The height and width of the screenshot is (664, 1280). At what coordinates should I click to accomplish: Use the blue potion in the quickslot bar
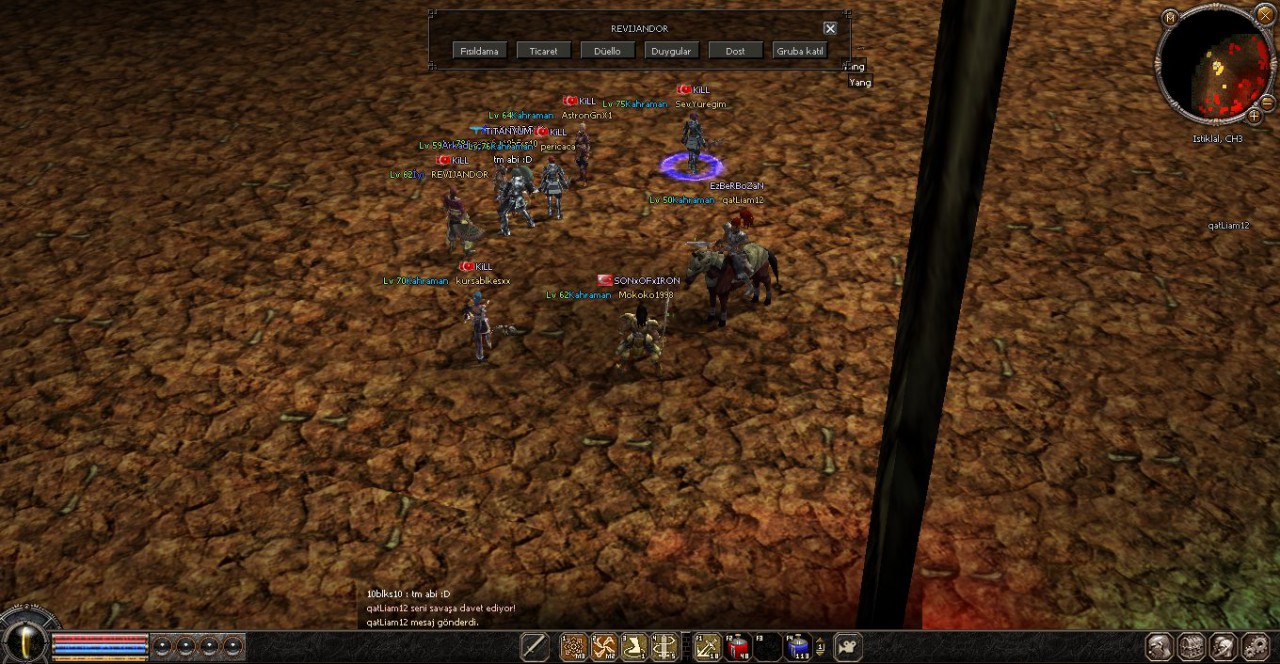pyautogui.click(x=798, y=648)
